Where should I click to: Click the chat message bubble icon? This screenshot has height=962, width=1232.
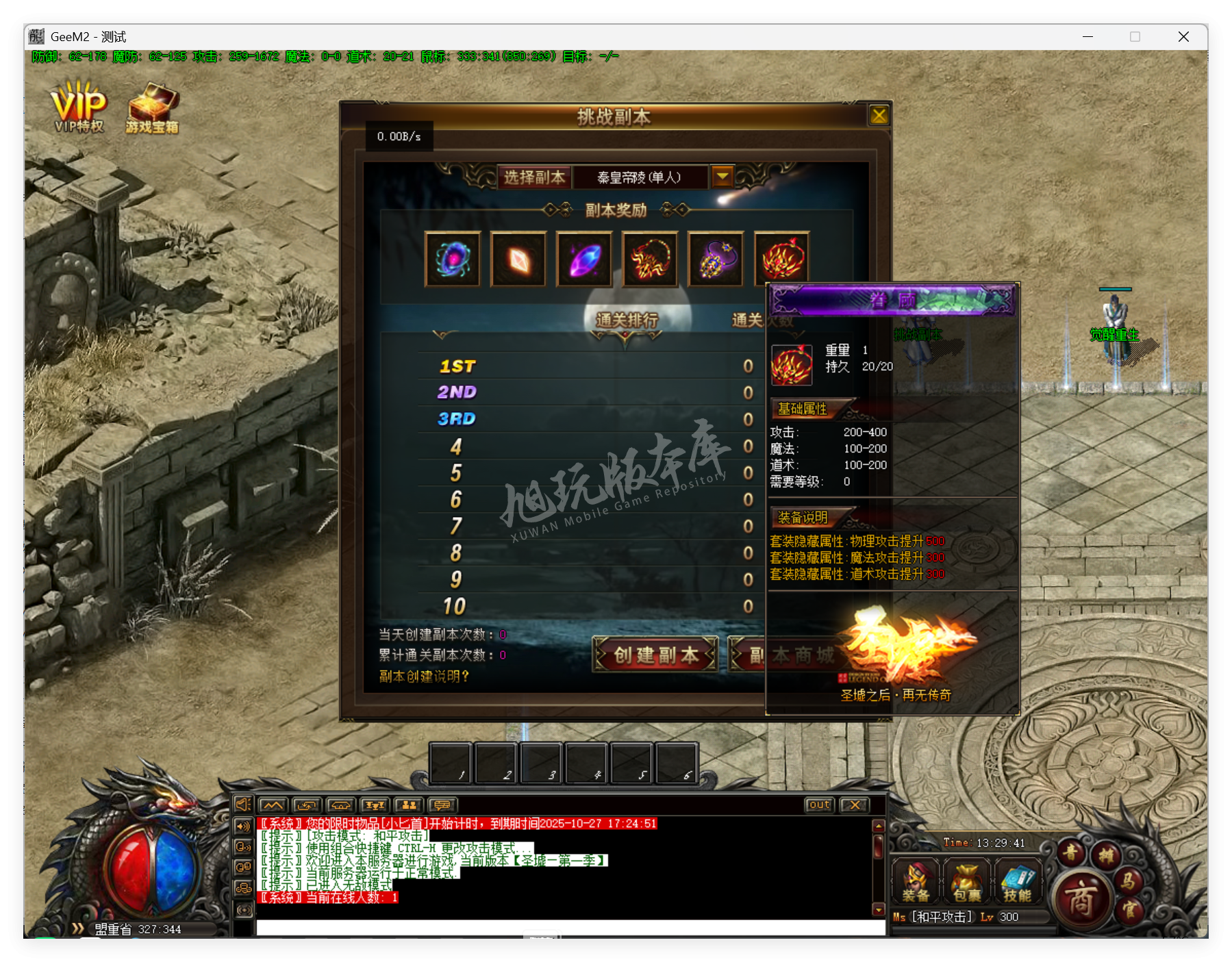pos(442,805)
